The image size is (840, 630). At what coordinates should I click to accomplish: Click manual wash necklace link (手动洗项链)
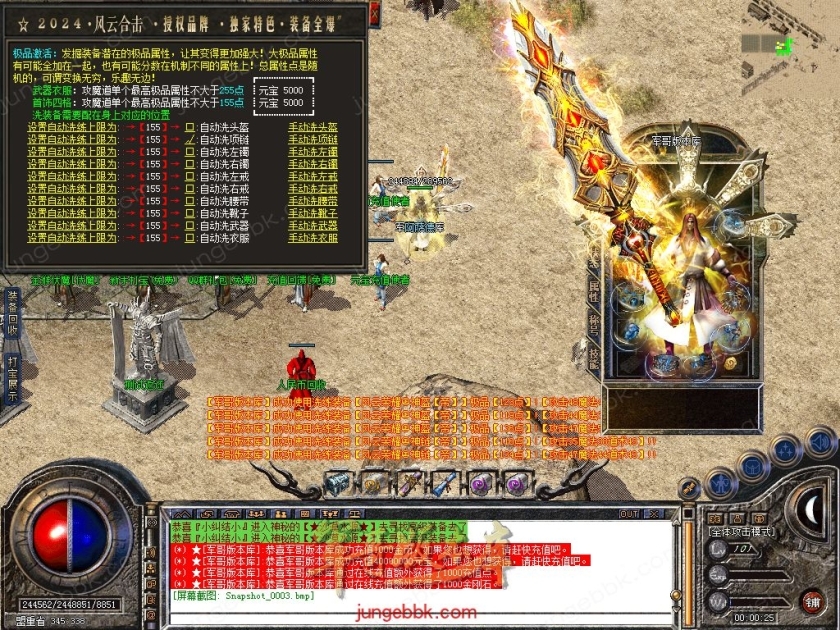[x=312, y=139]
